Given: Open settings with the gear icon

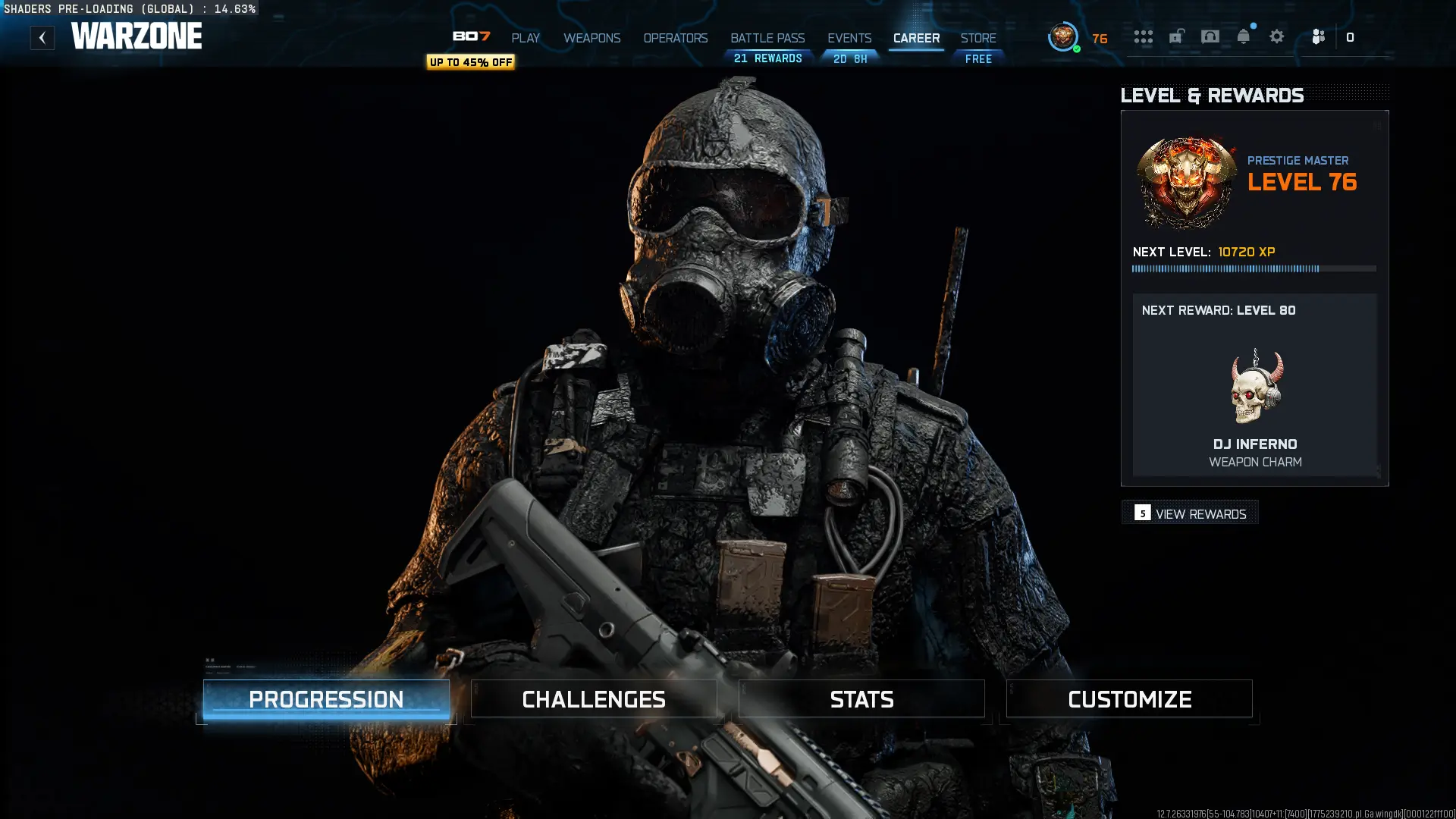Looking at the screenshot, I should click(1277, 36).
